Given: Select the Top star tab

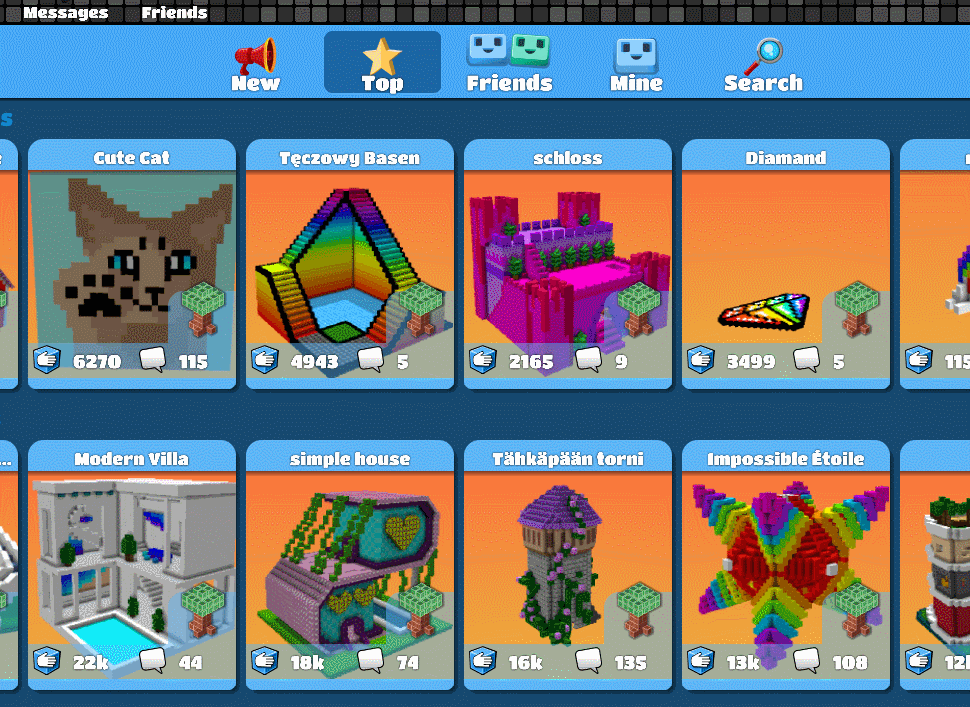Looking at the screenshot, I should [x=382, y=63].
